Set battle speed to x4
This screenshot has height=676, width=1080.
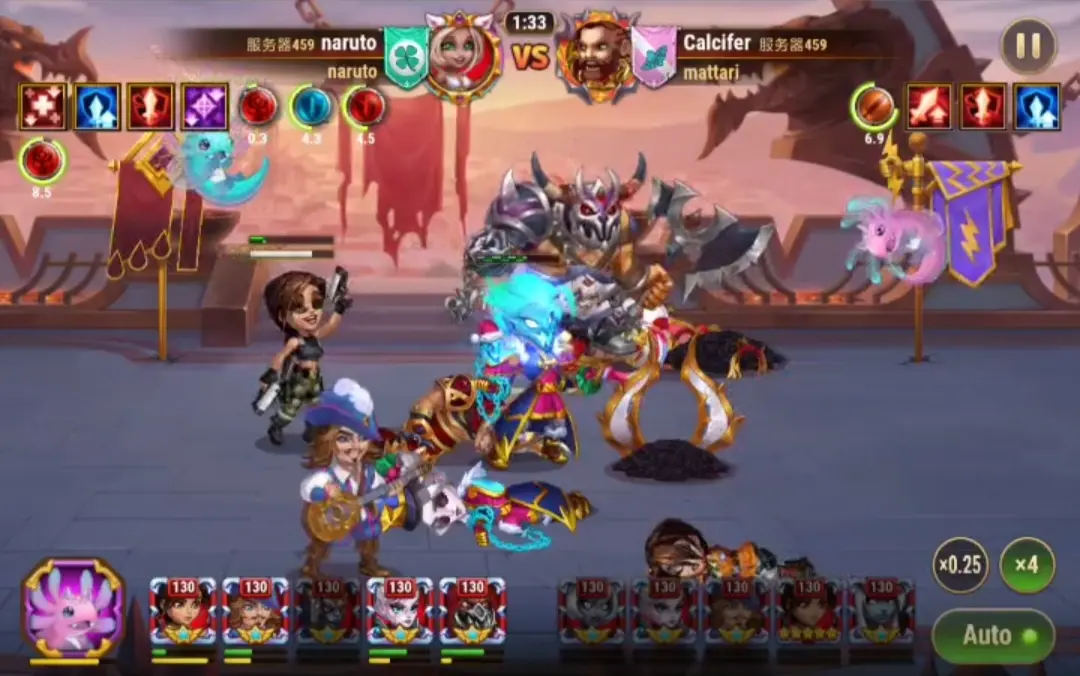[x=1026, y=565]
